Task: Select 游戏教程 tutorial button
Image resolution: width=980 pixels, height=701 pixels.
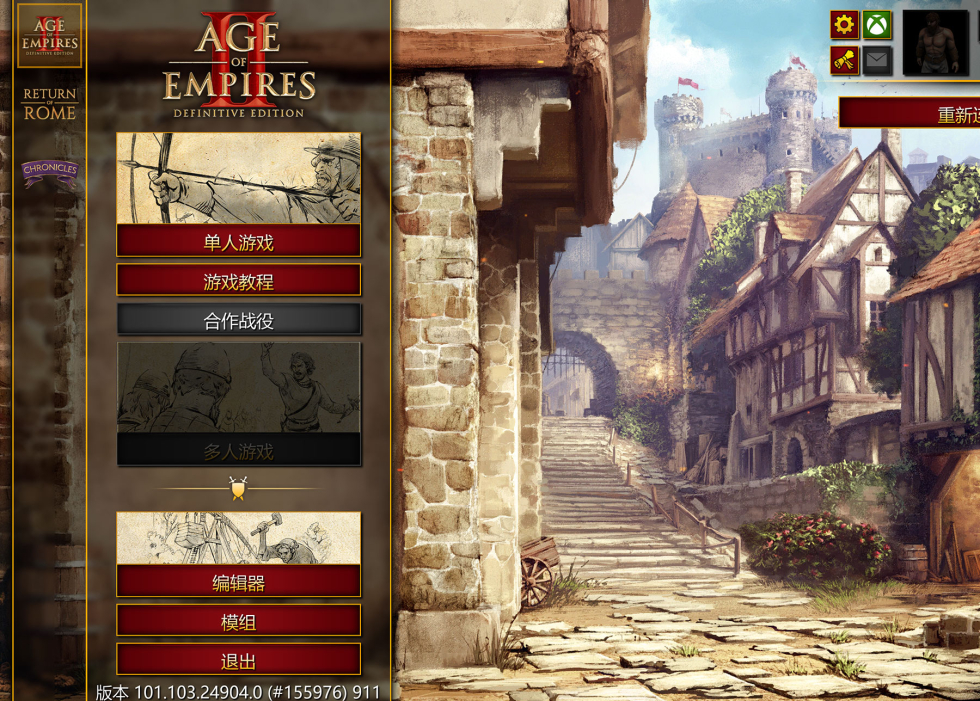Action: pyautogui.click(x=238, y=281)
